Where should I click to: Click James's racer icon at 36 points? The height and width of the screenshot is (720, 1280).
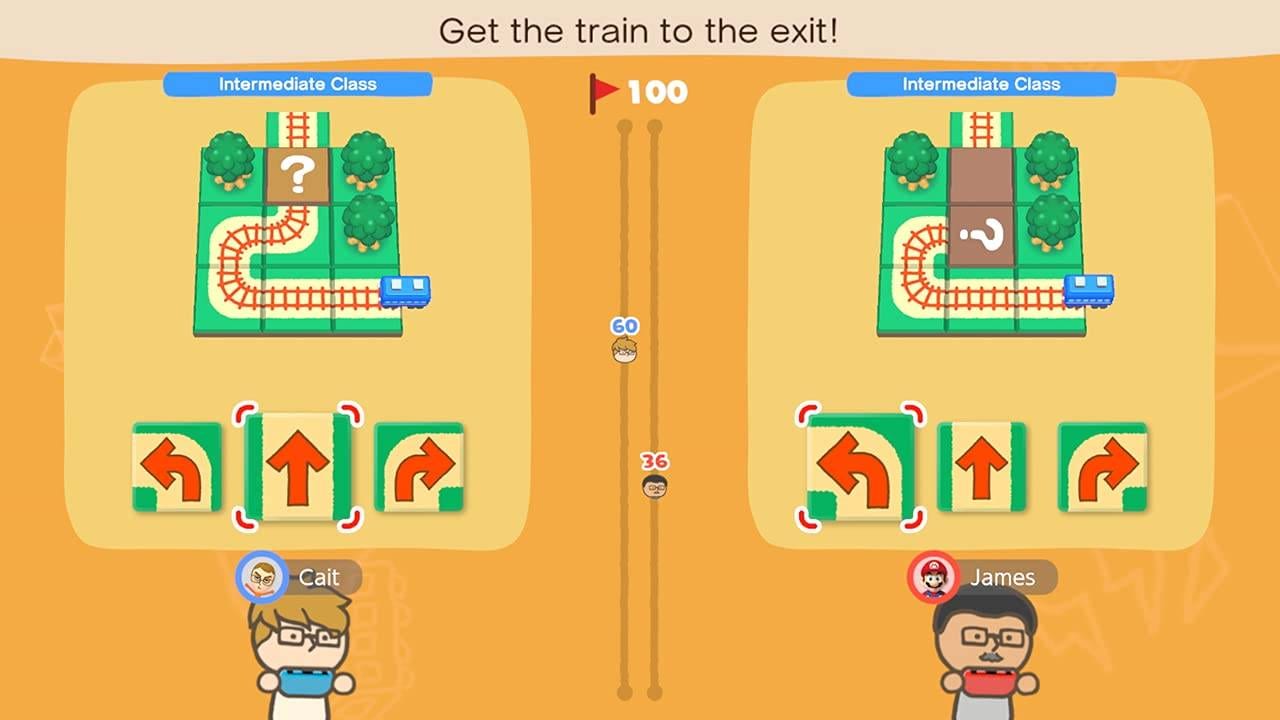coord(656,487)
